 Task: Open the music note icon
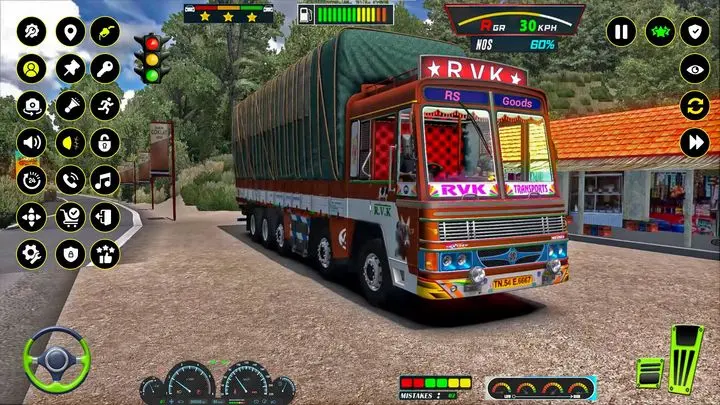(x=105, y=179)
